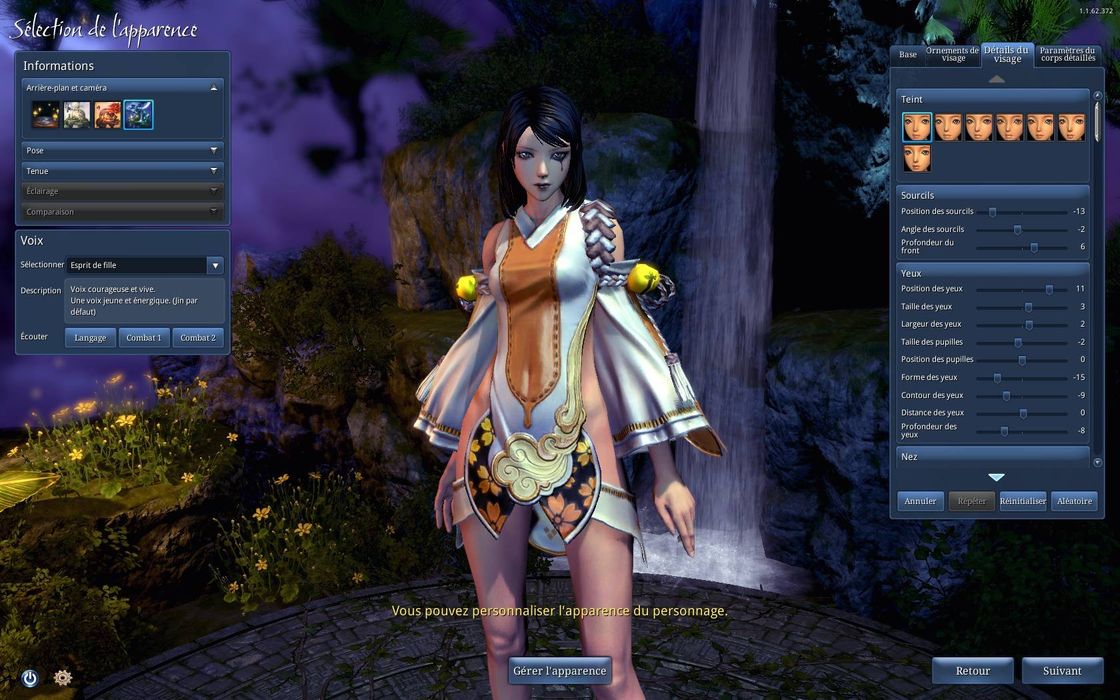Select the Paramètres du corps détaillés tab
This screenshot has height=700, width=1120.
[x=1067, y=54]
